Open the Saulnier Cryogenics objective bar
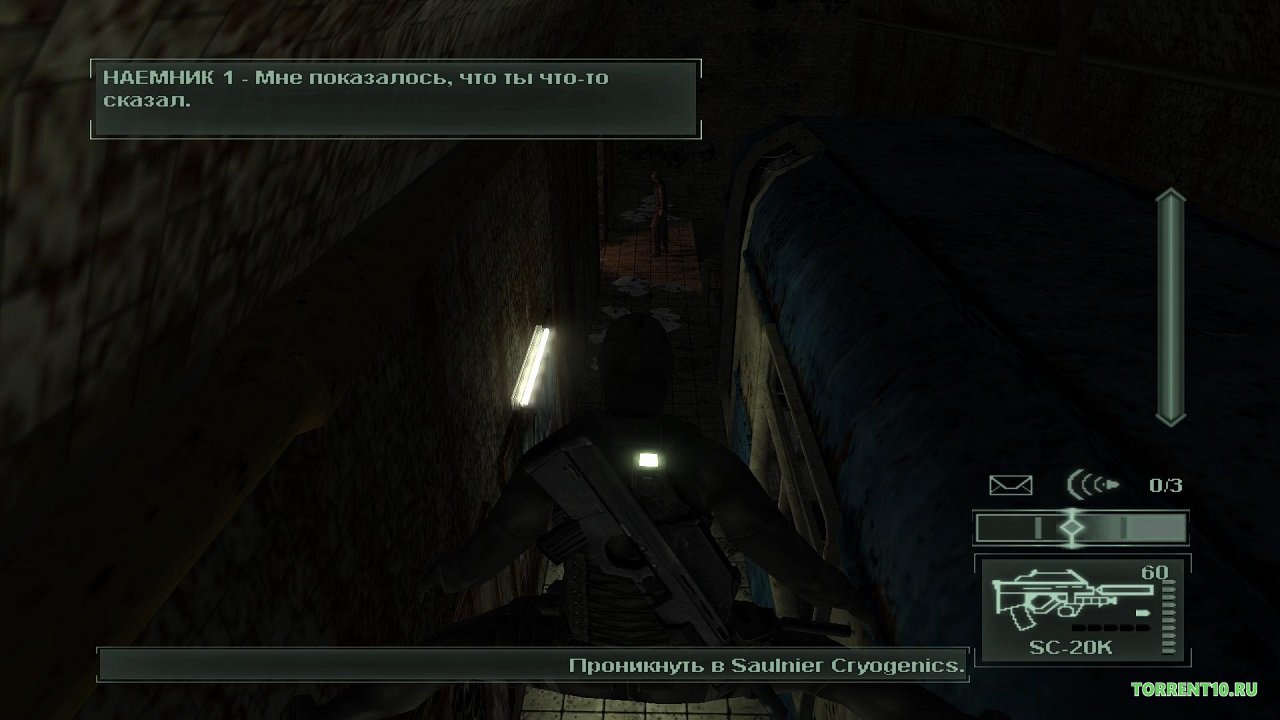Viewport: 1280px width, 720px height. [x=533, y=664]
